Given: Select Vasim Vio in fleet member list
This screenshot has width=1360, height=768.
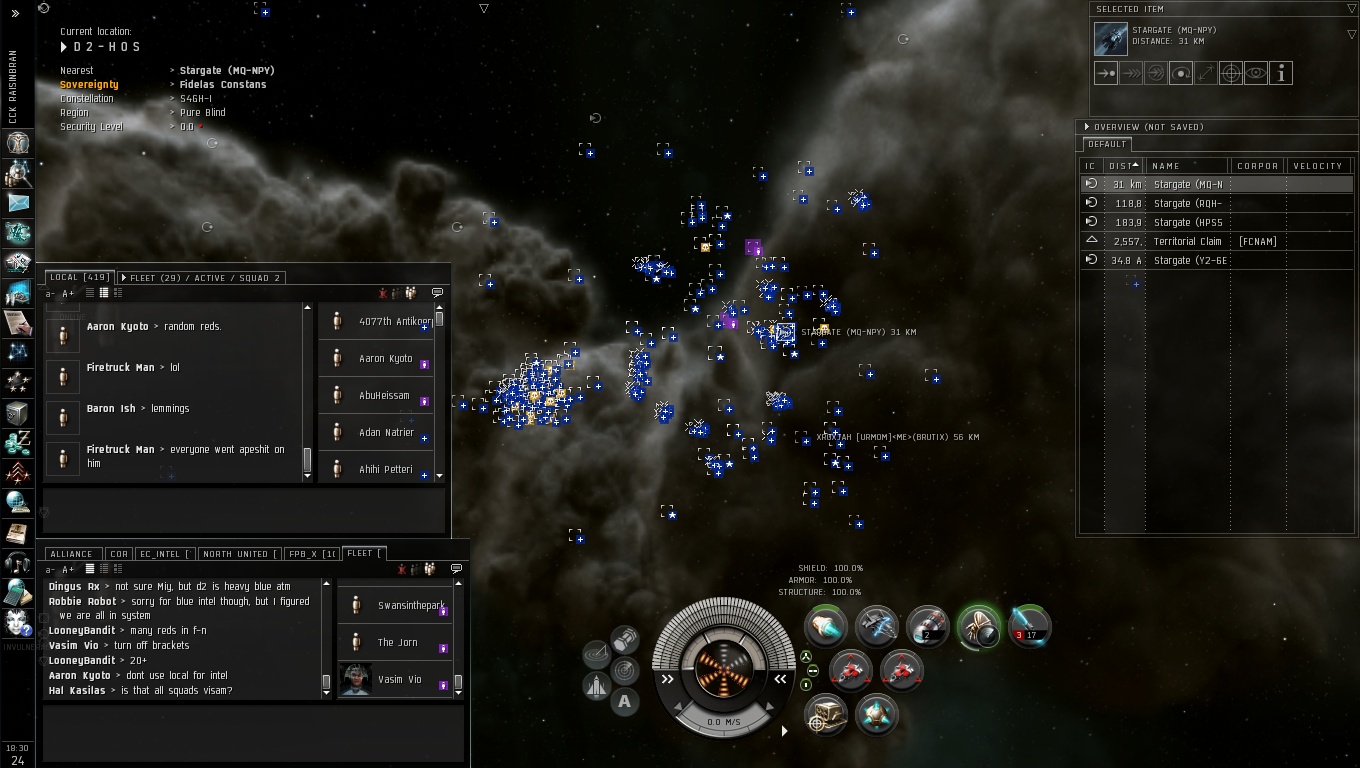Looking at the screenshot, I should click(399, 679).
